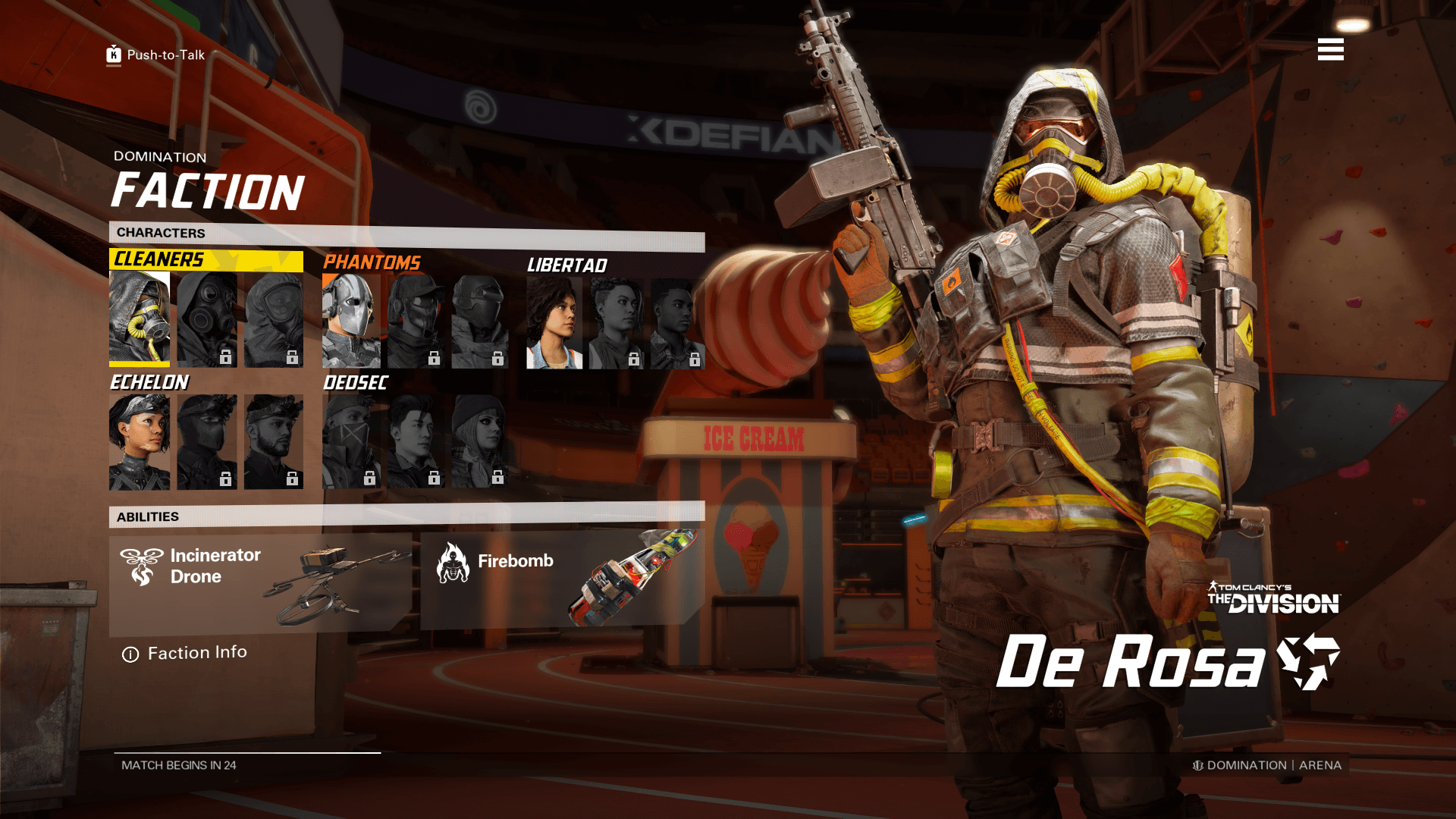Screen dimensions: 1456x819
Task: Click the Push-to-Talk keybind icon
Action: (112, 54)
